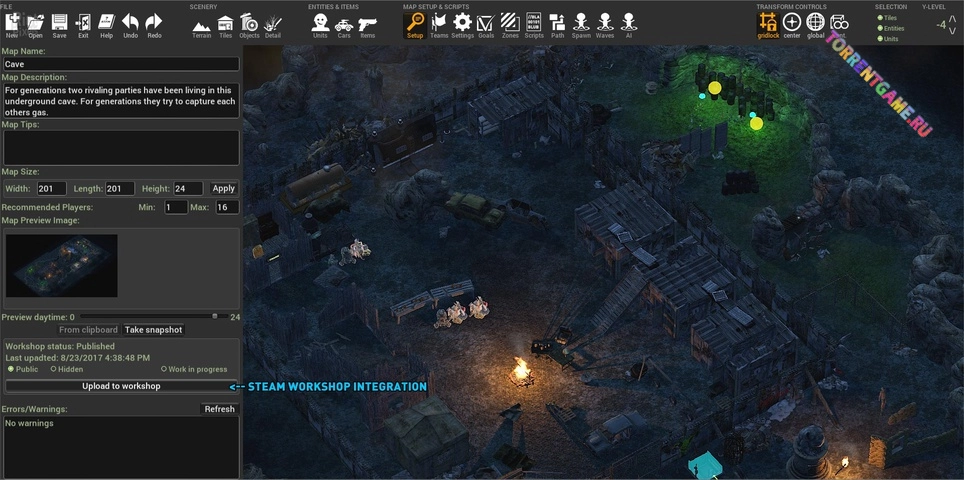Viewport: 964px width, 480px height.
Task: Choose the Cars entity tool
Action: click(x=343, y=23)
